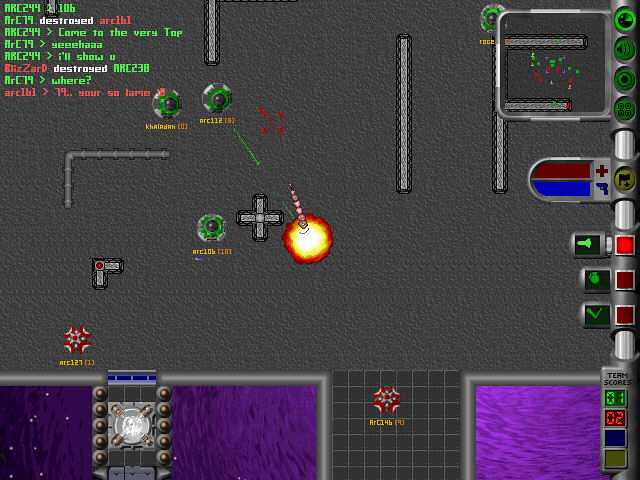
Task: Click the yellow flag button
Action: click(624, 180)
